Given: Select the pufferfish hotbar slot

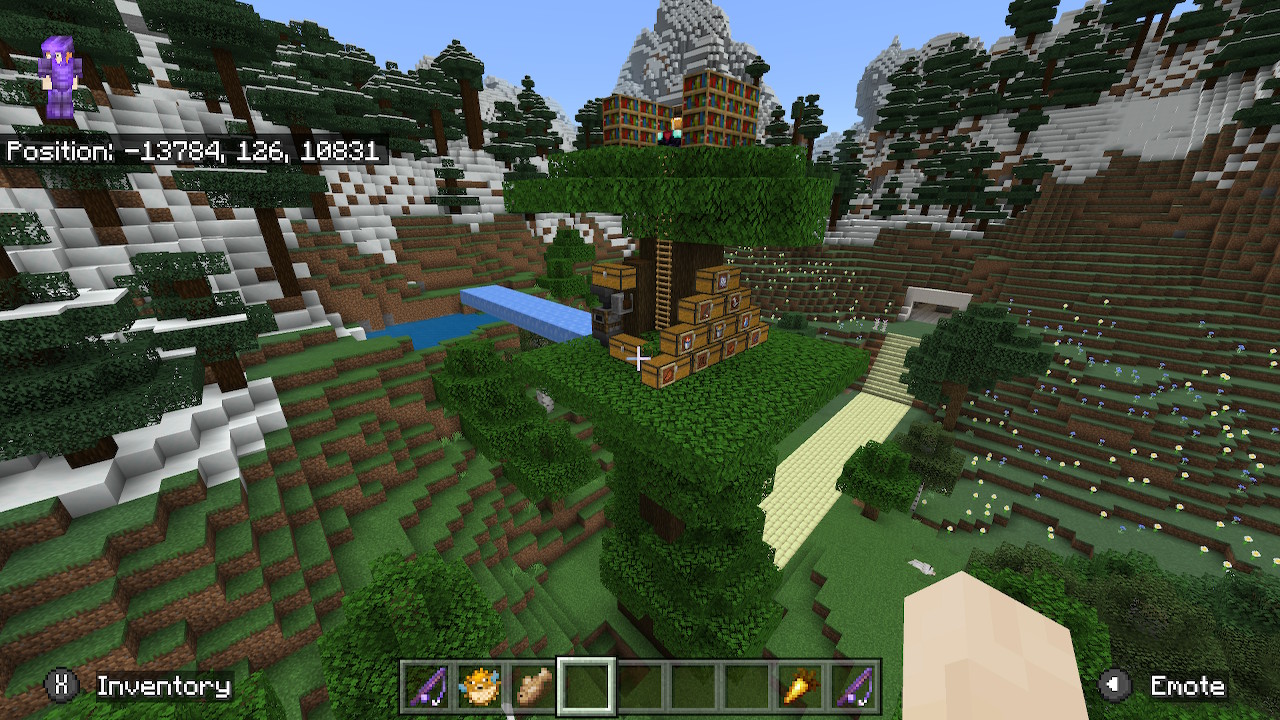Looking at the screenshot, I should click(x=480, y=687).
